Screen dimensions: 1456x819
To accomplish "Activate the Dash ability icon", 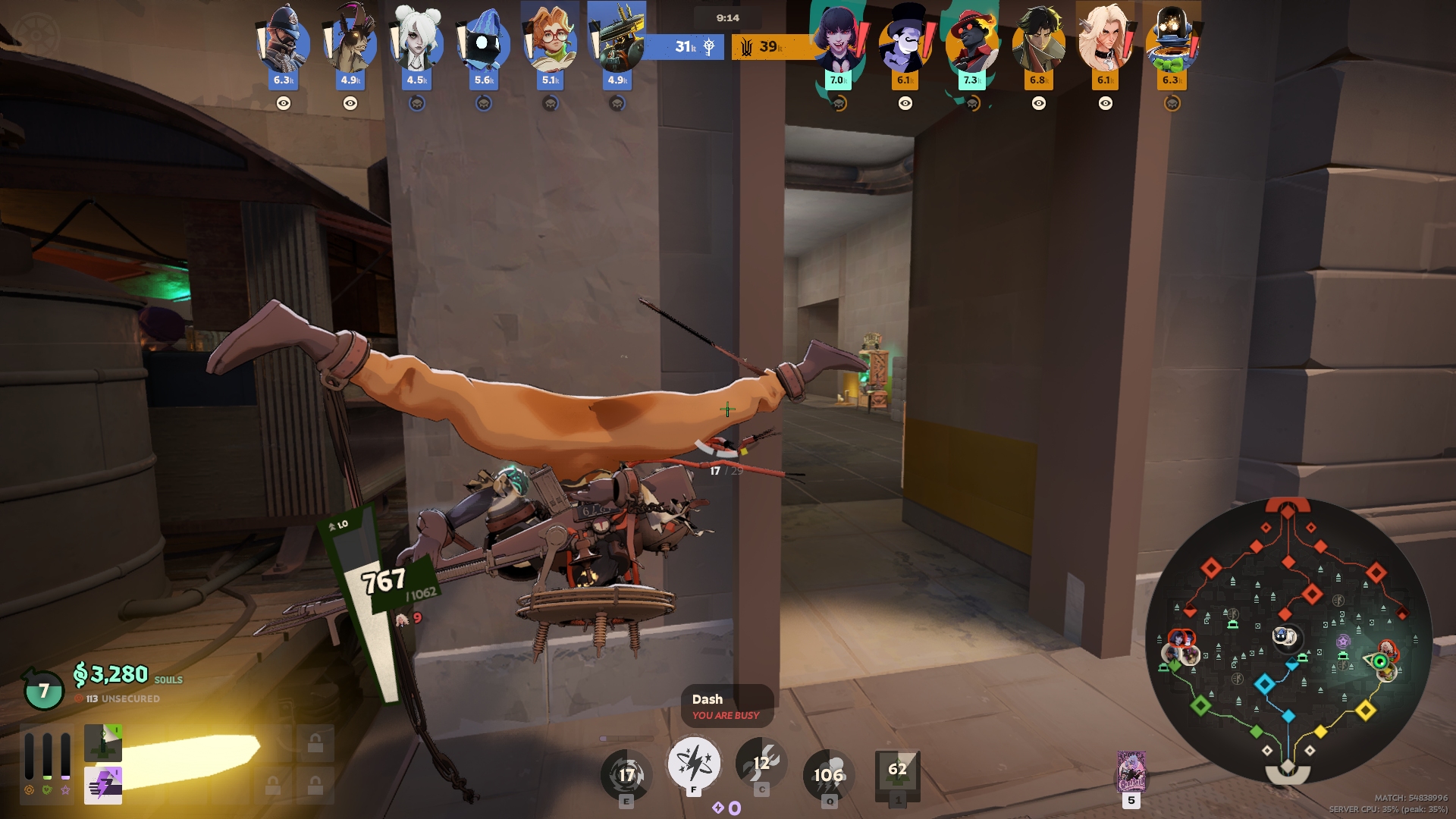I will [x=693, y=764].
